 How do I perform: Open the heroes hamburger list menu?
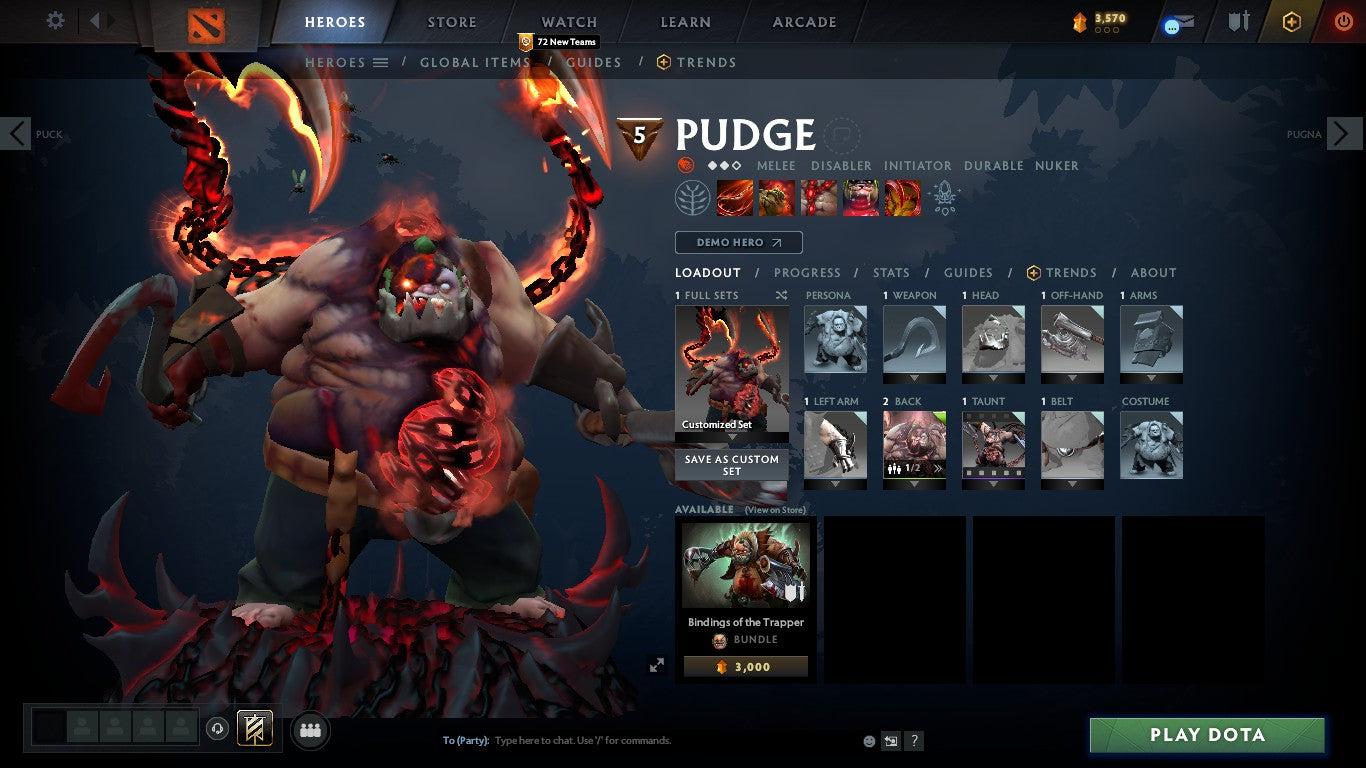381,62
